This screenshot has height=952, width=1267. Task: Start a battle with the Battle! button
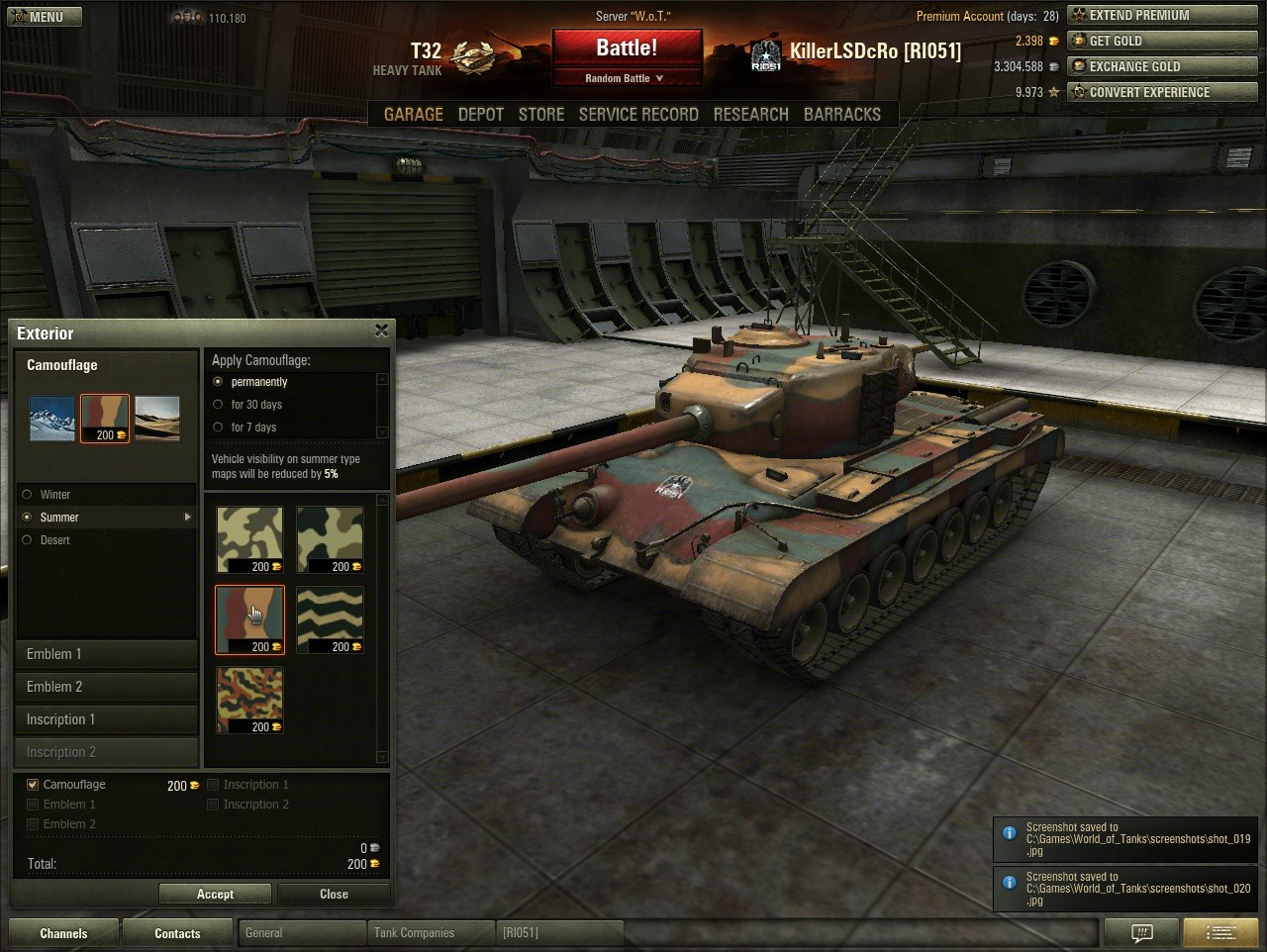coord(627,48)
